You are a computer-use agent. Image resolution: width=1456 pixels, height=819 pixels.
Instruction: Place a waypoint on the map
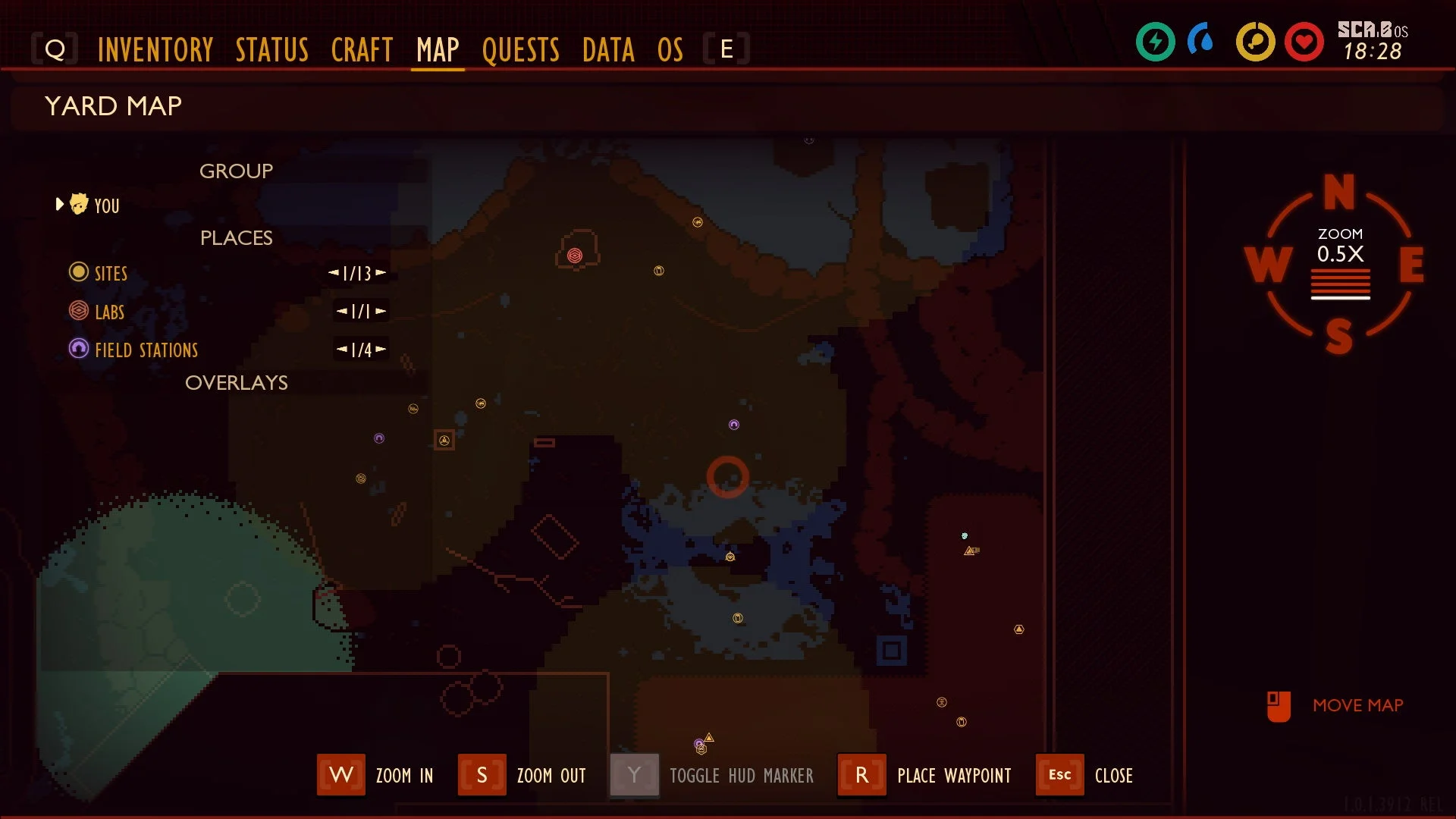(x=861, y=775)
